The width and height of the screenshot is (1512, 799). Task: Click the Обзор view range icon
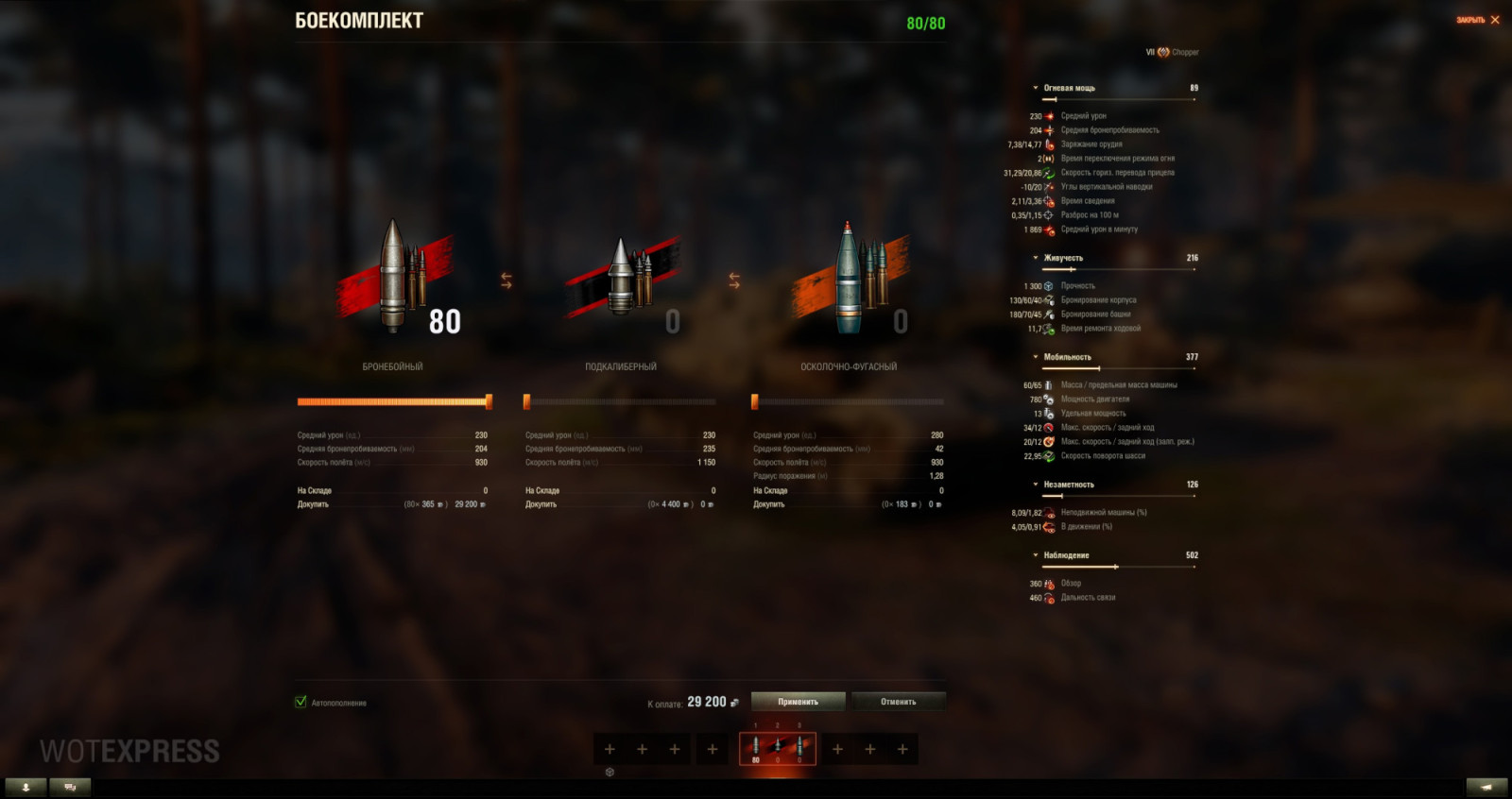point(1048,584)
